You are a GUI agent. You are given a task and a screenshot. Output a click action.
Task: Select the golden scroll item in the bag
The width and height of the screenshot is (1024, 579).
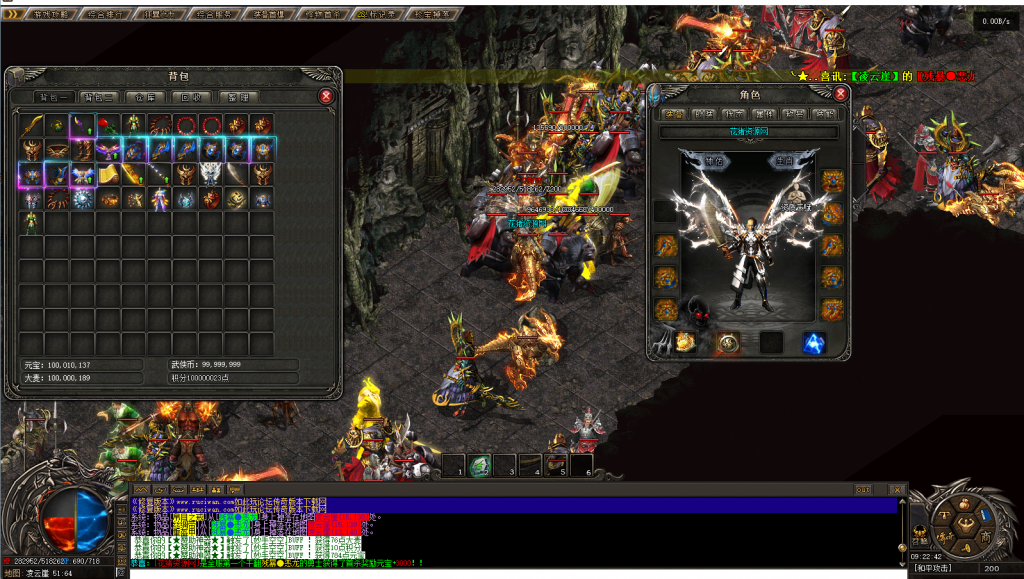pyautogui.click(x=107, y=175)
